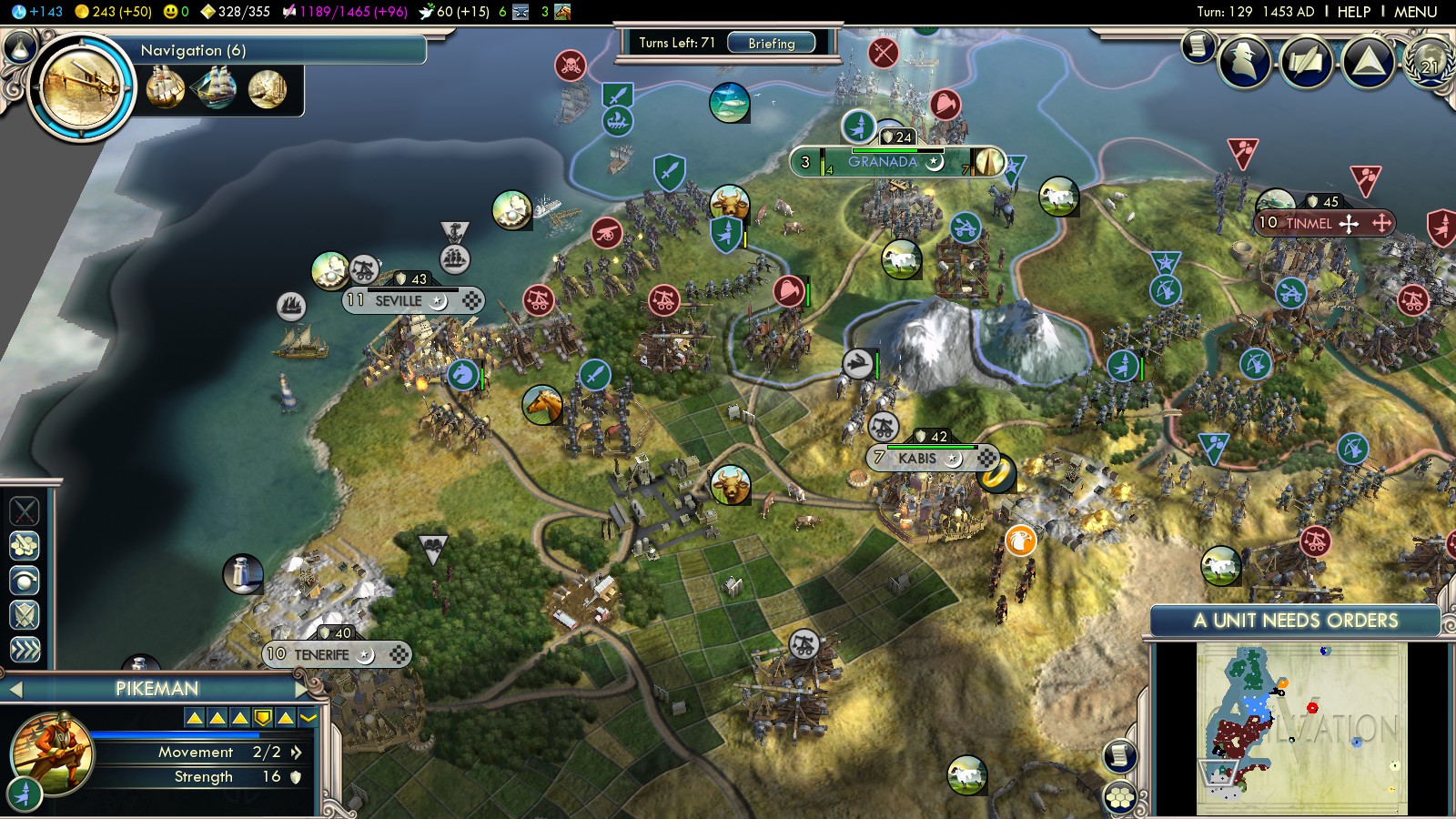Activate the move-to chevrons unit action
The width and height of the screenshot is (1456, 819).
tap(25, 649)
